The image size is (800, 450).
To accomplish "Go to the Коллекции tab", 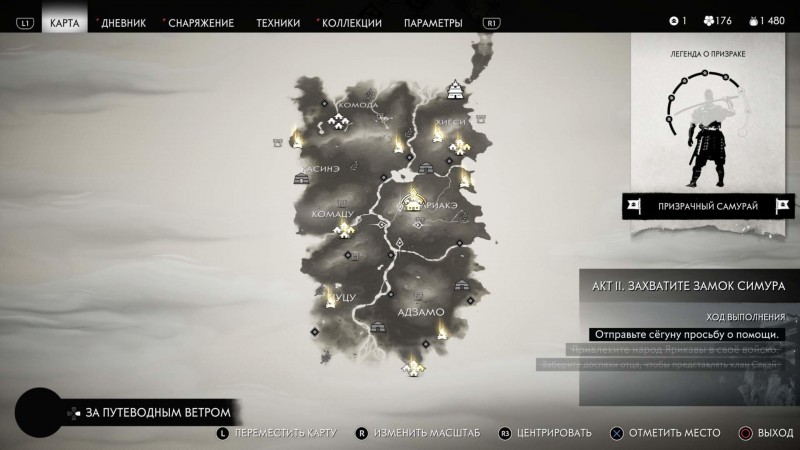I will tap(351, 22).
